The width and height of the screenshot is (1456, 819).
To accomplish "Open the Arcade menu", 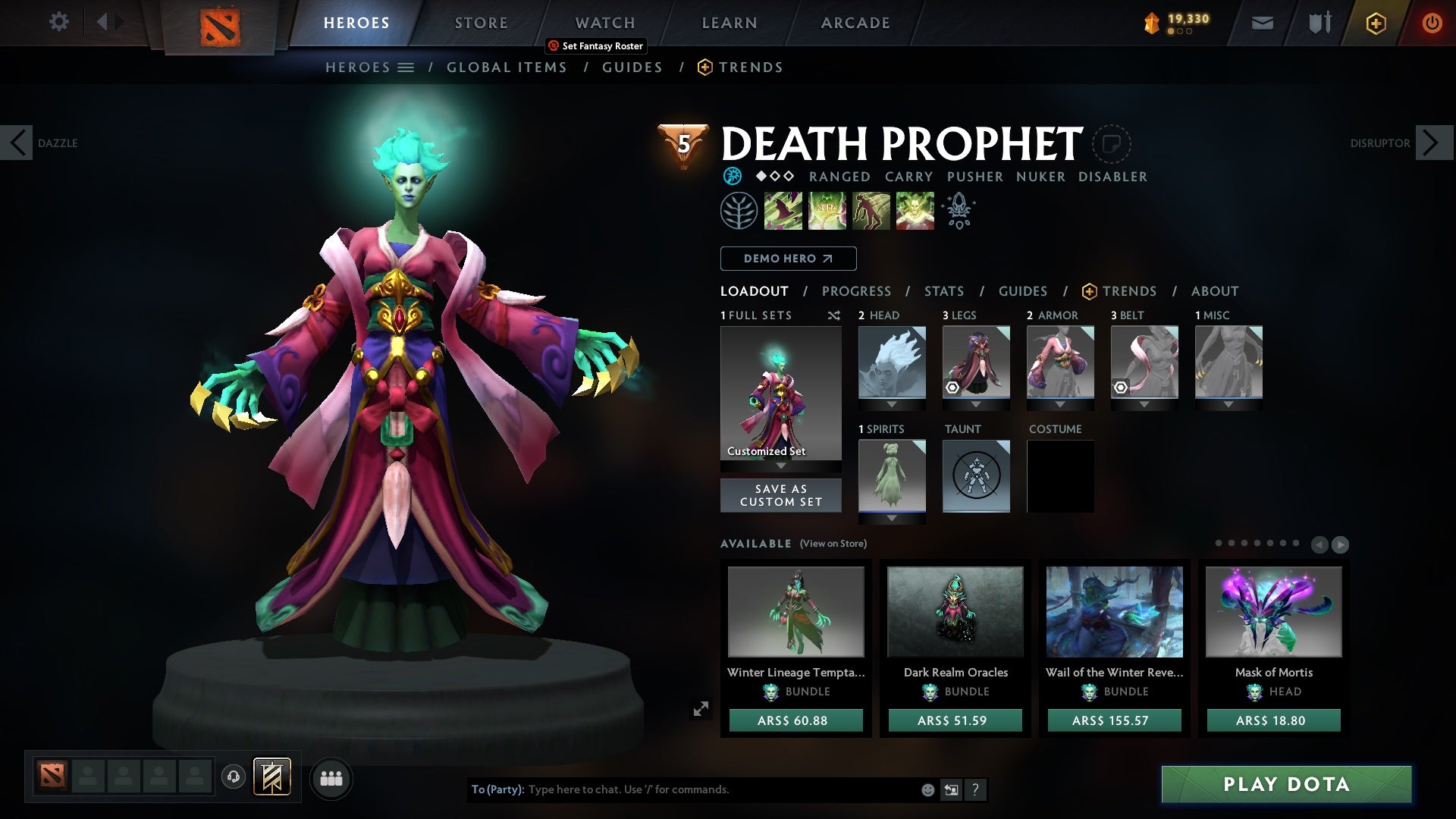I will click(855, 23).
